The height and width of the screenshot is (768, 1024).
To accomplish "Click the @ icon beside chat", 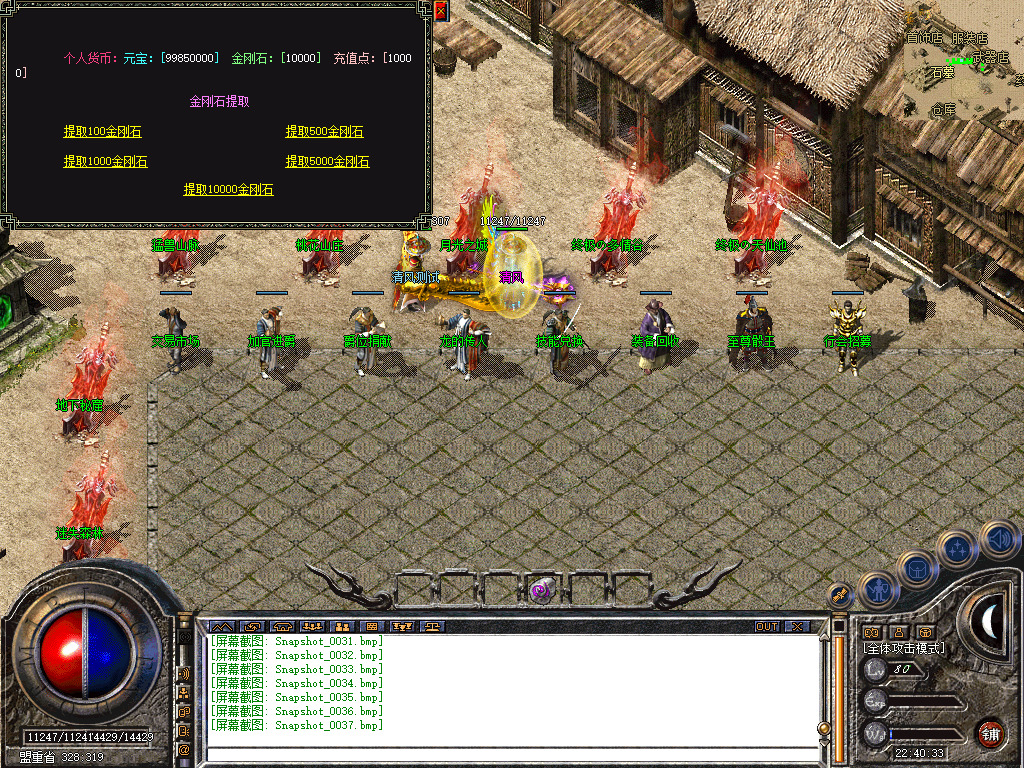I will tap(184, 749).
